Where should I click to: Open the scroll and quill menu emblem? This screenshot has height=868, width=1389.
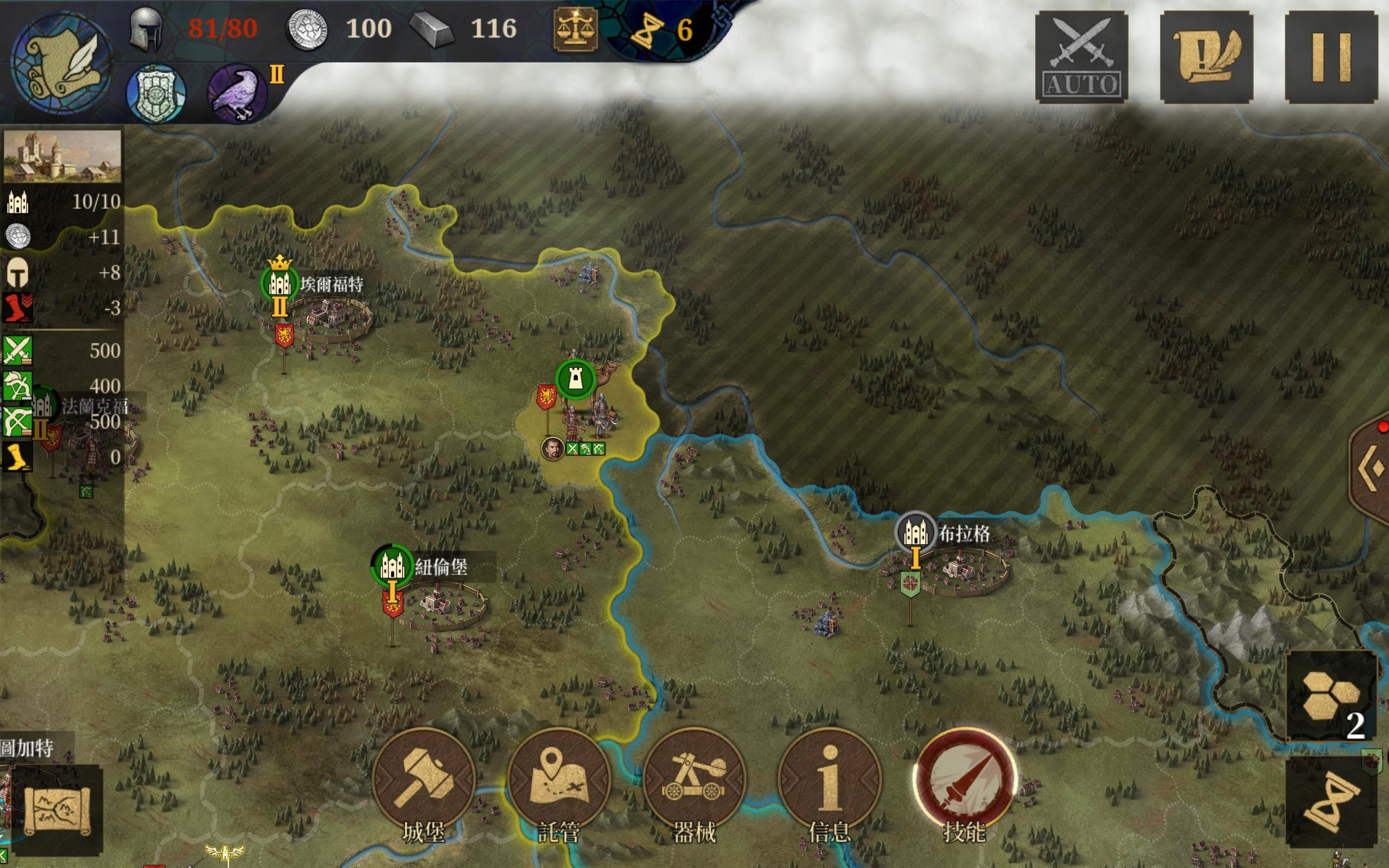(x=61, y=62)
